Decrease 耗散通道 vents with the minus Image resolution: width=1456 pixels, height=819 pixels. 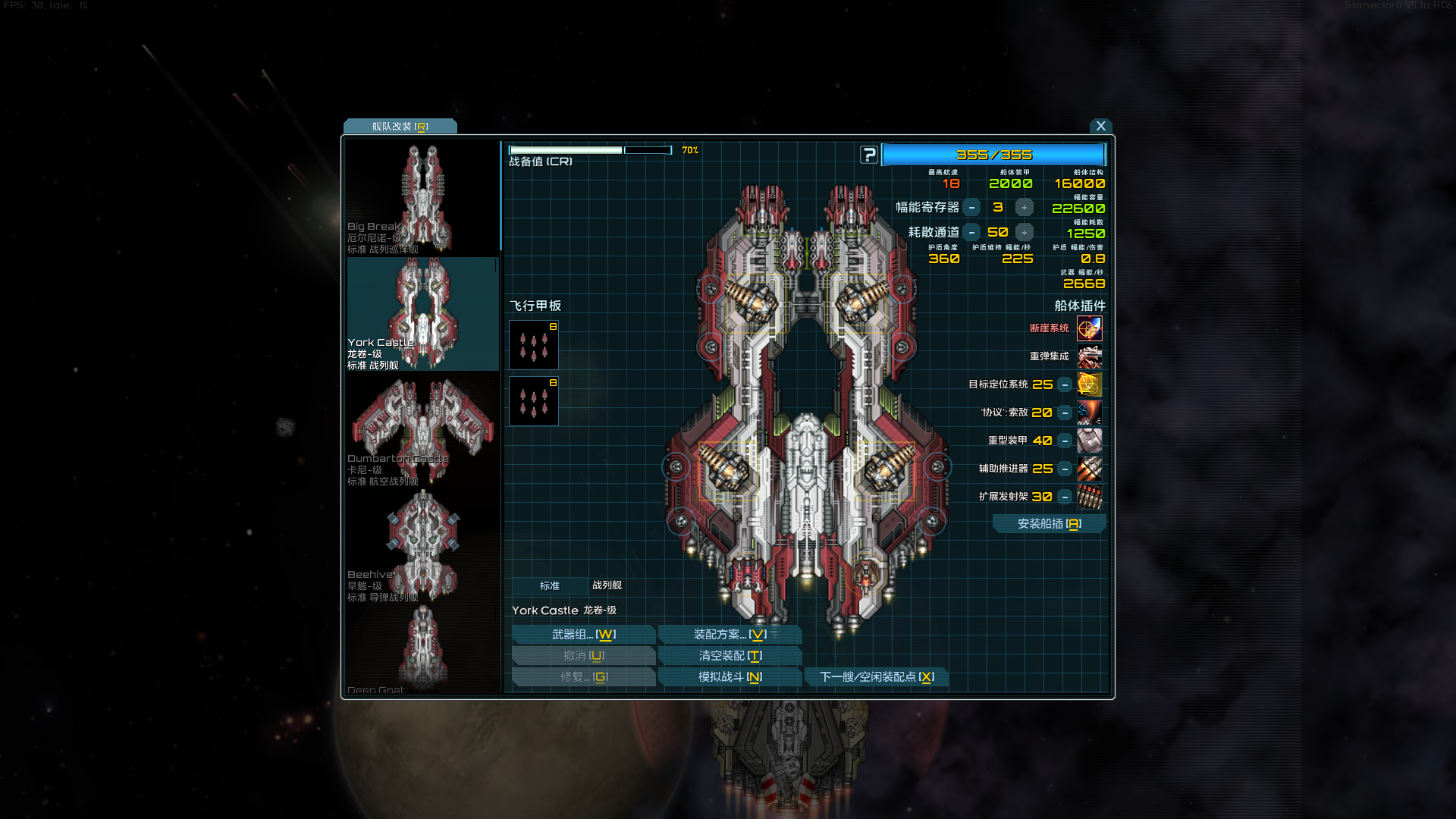[x=971, y=233]
